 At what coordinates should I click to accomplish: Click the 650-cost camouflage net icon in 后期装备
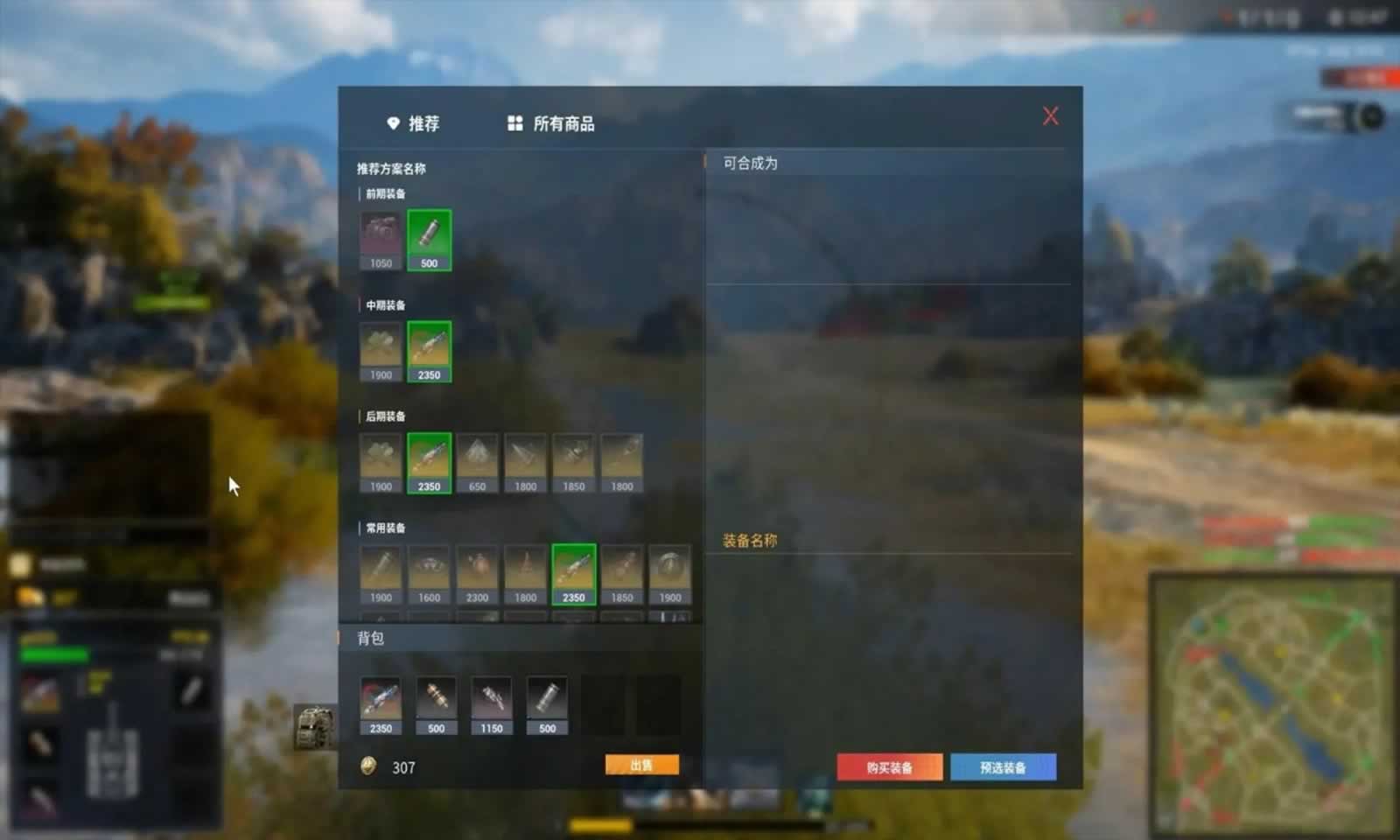click(x=477, y=459)
